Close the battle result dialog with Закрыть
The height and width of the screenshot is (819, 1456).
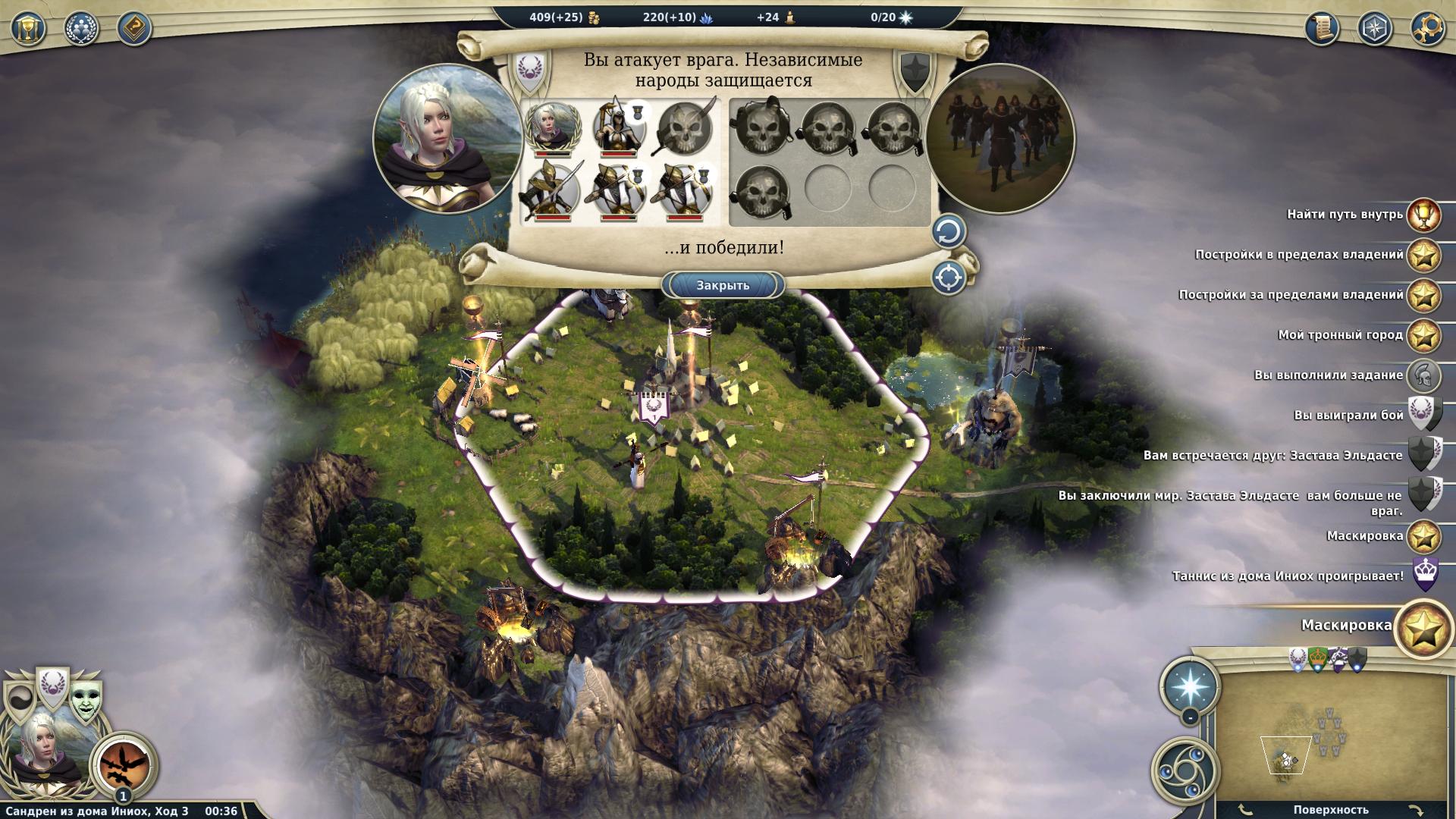coord(723,285)
